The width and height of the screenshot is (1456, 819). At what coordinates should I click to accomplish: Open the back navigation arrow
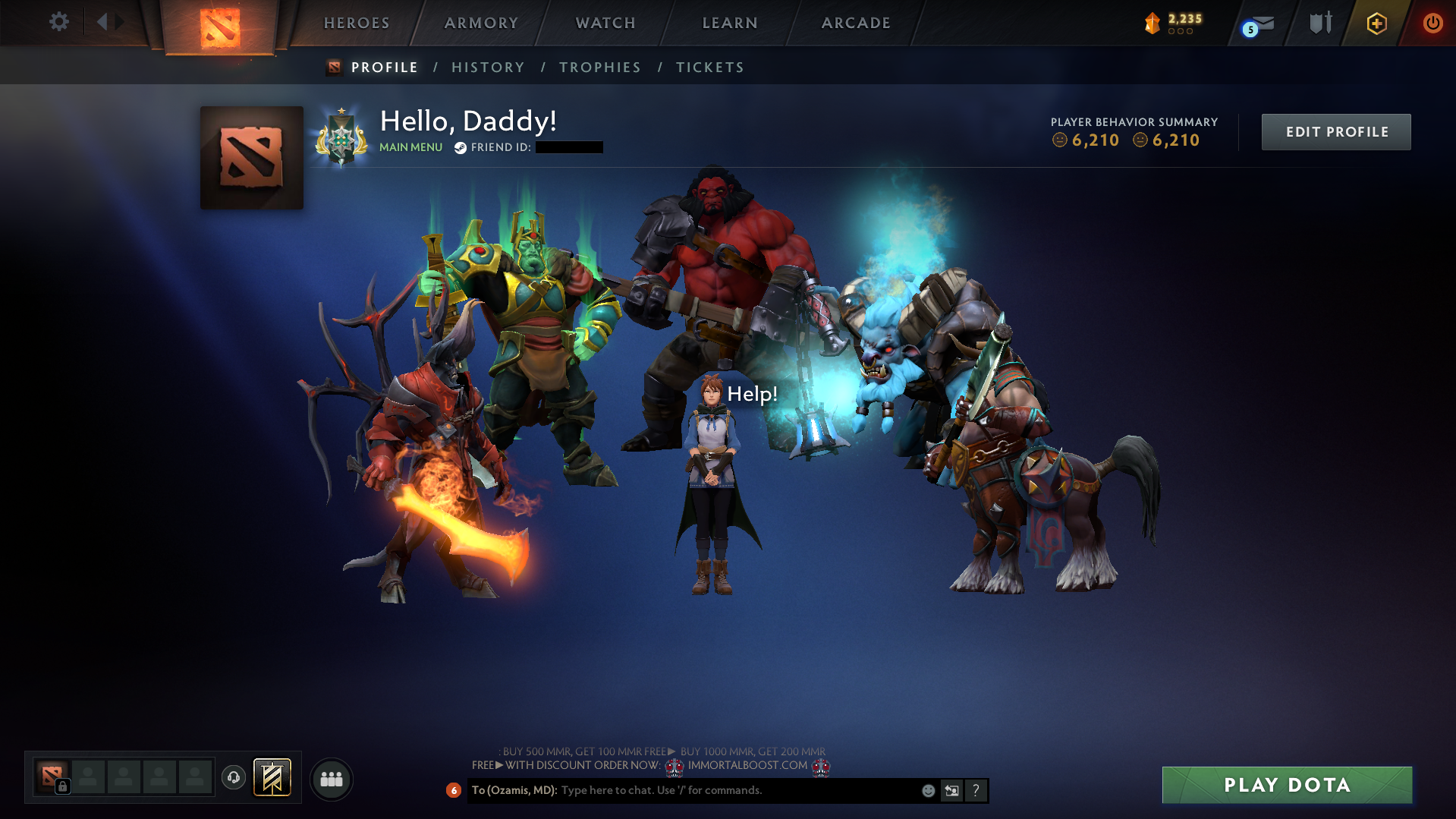click(101, 22)
